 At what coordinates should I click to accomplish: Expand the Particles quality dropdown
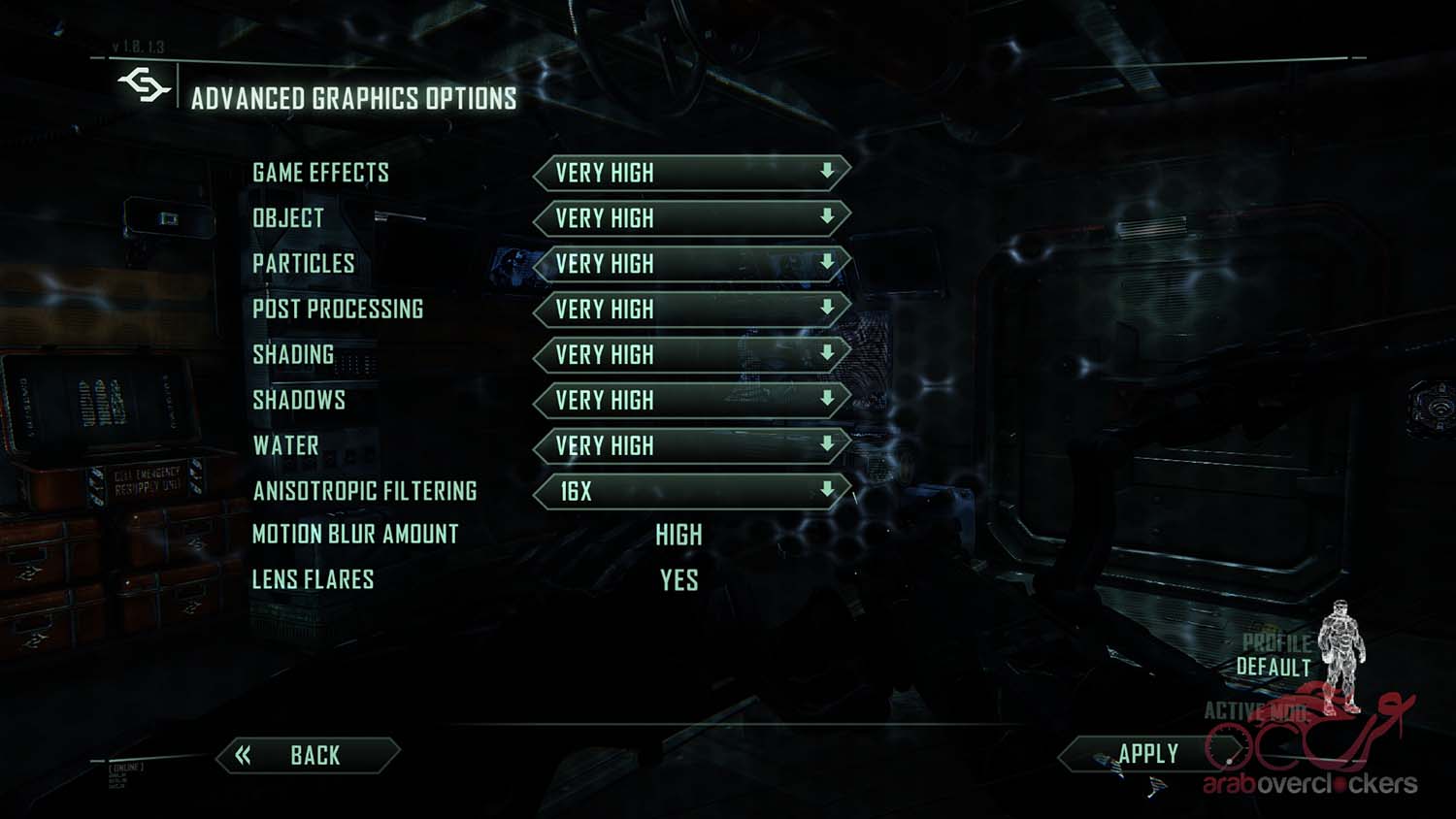click(x=691, y=263)
